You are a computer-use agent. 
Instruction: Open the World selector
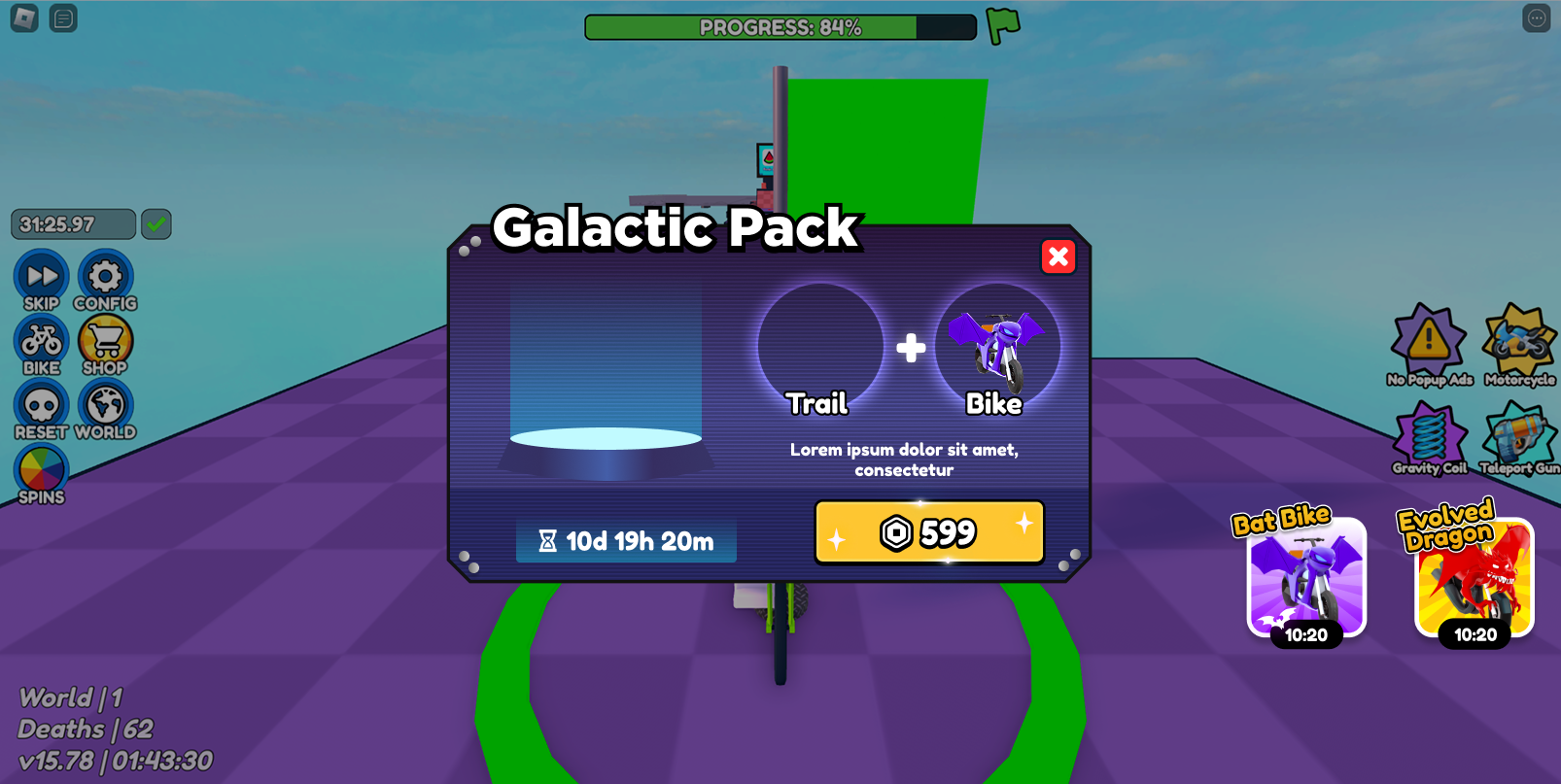click(105, 408)
